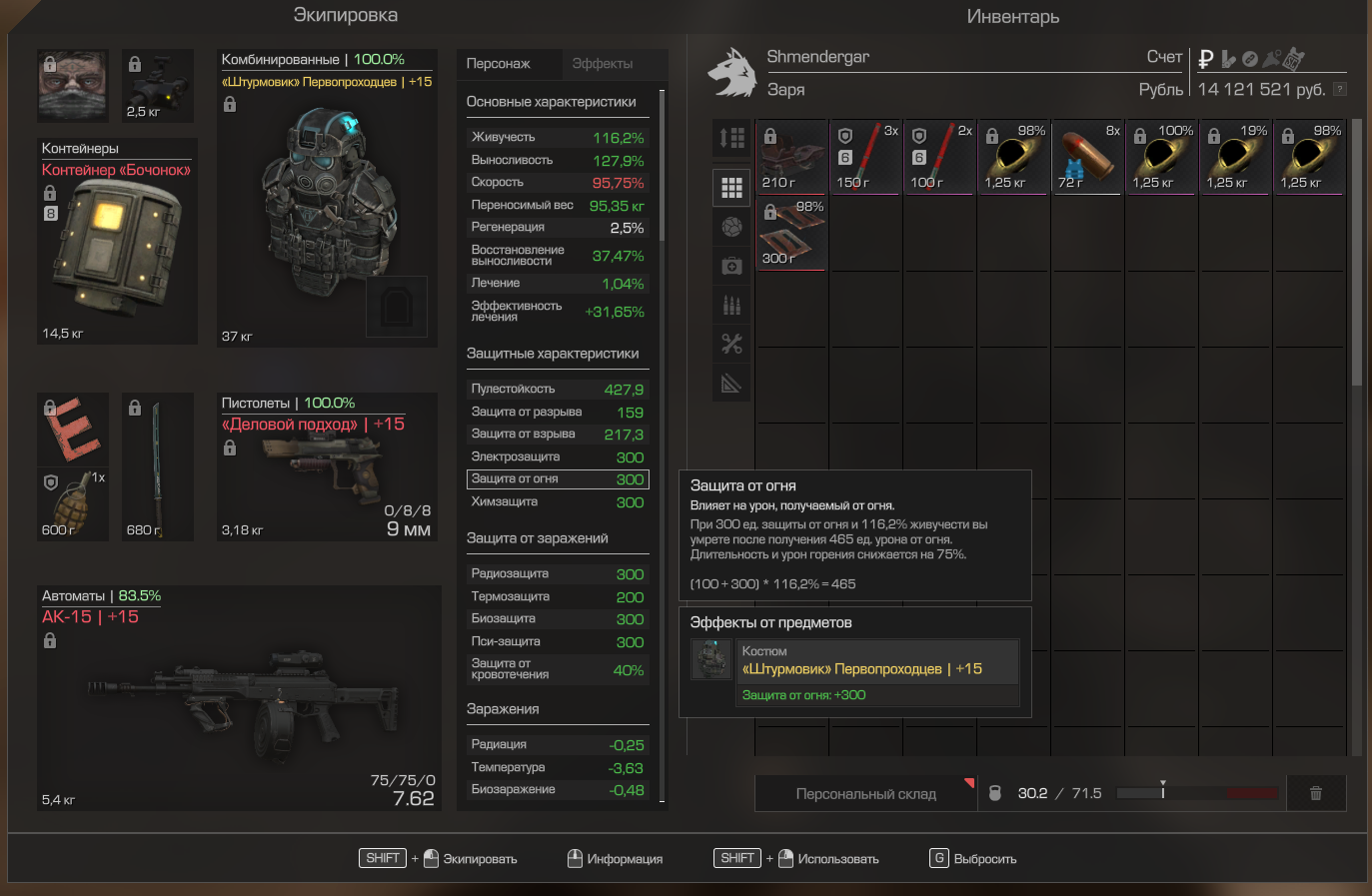Select the 2,5 кг night-vision device slot
The width and height of the screenshot is (1372, 896).
pos(157,85)
